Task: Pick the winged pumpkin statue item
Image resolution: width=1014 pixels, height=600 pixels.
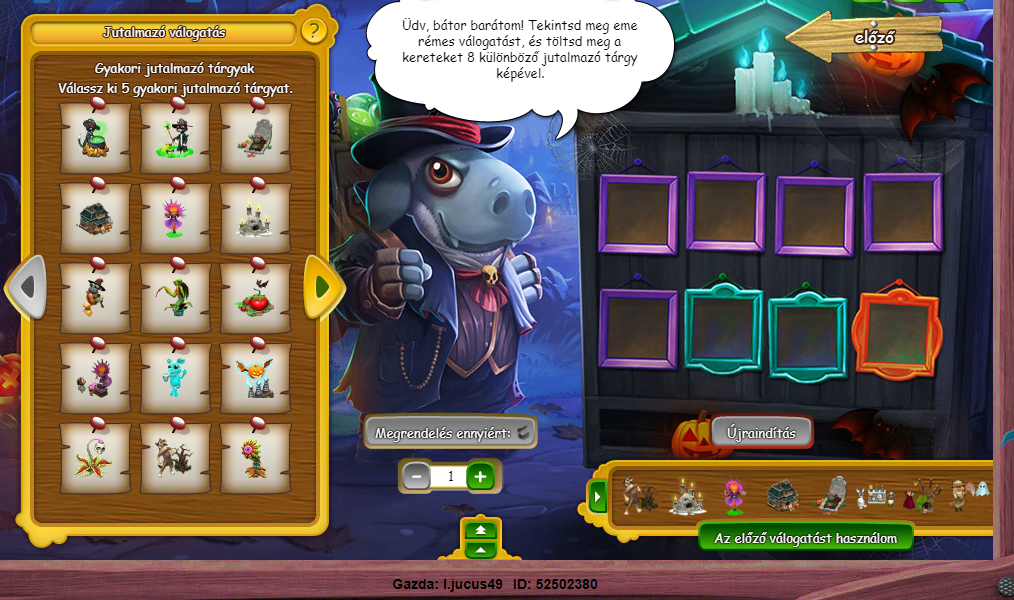Action: click(255, 377)
